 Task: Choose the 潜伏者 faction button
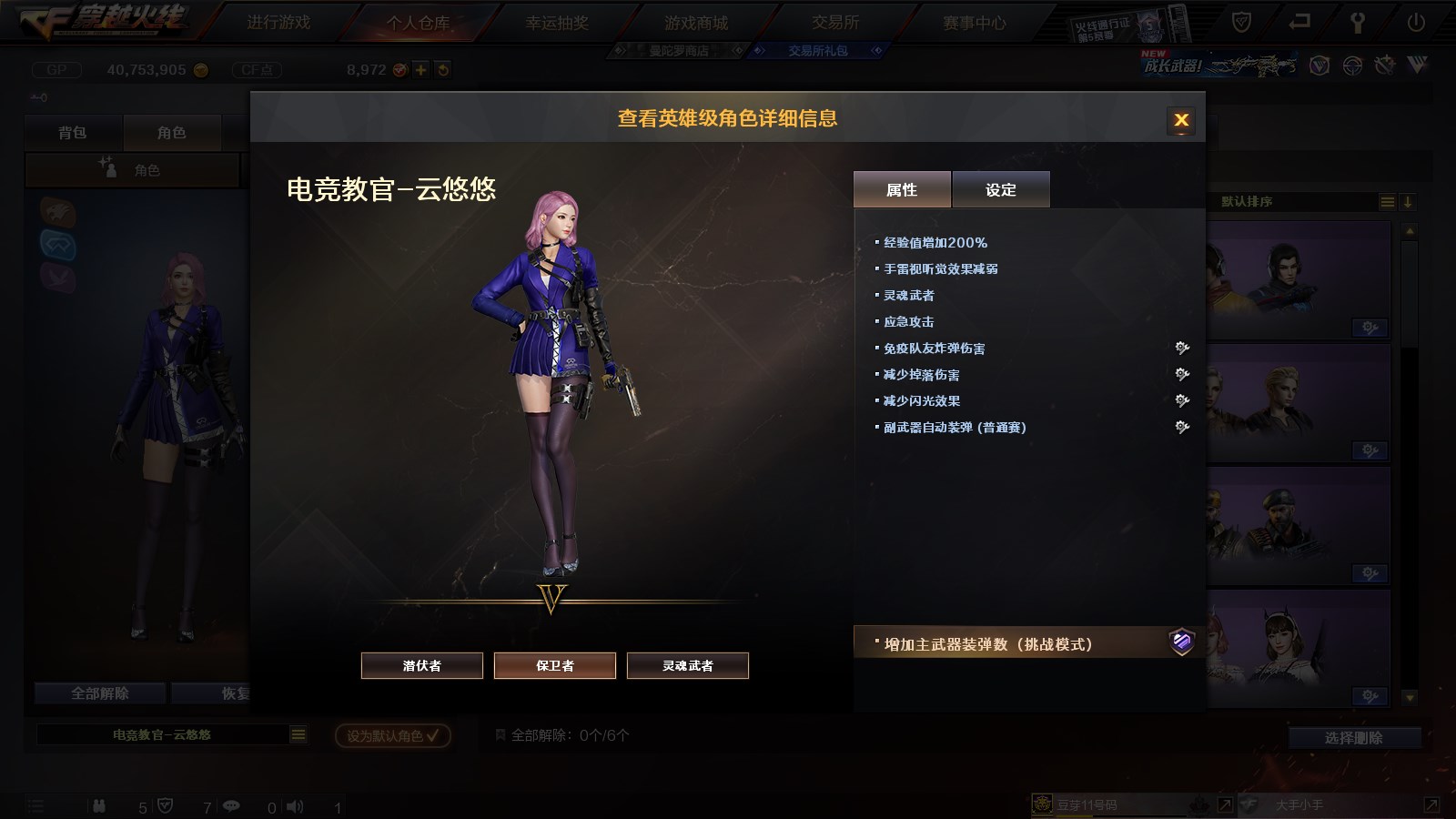422,665
